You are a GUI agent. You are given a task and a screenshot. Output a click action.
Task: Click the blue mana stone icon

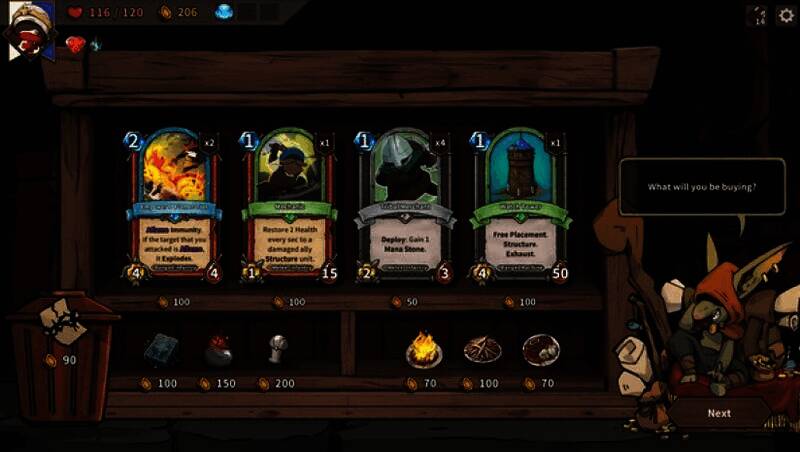[223, 12]
